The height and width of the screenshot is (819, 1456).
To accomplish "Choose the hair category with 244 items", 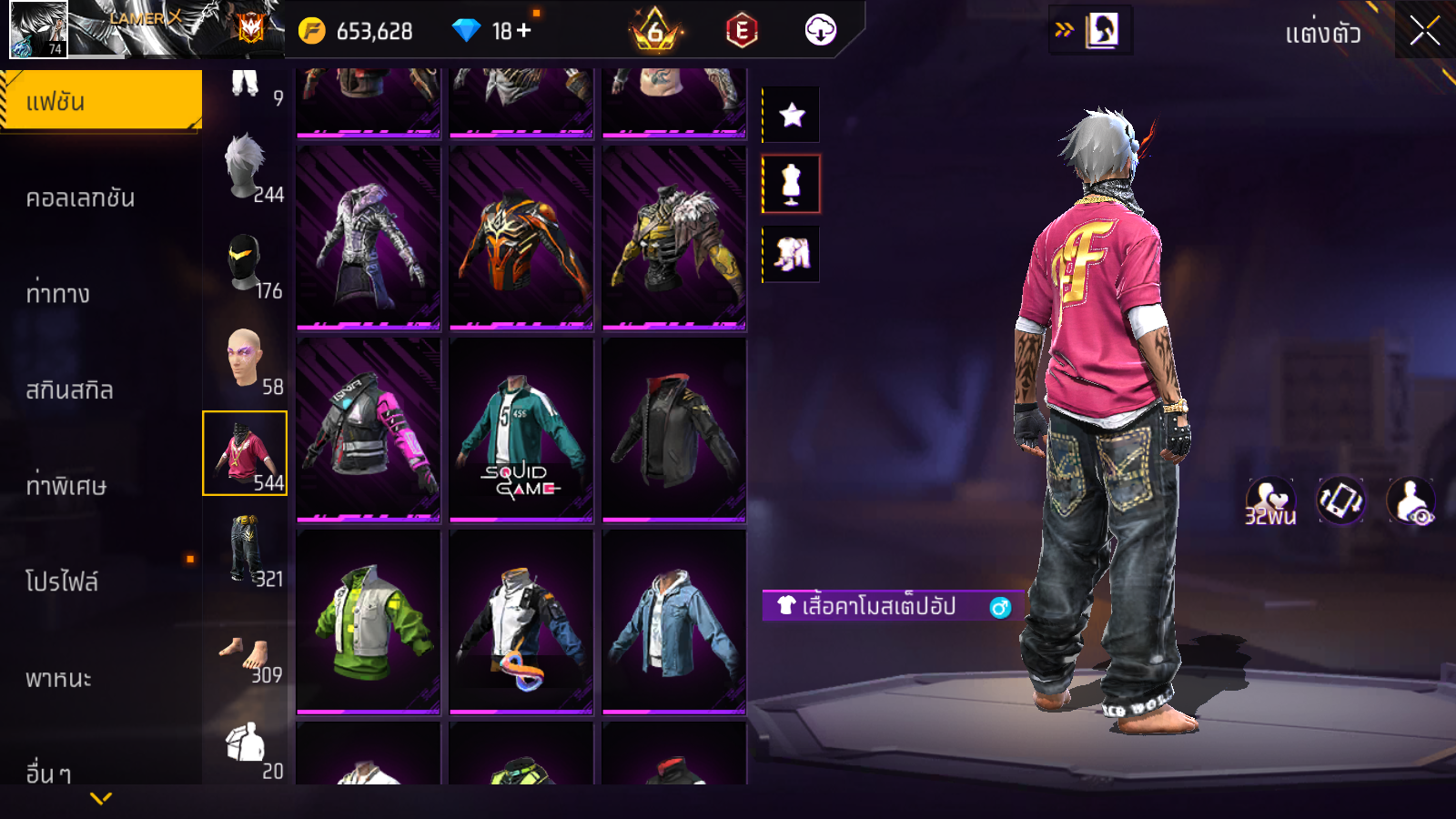I will (x=246, y=169).
